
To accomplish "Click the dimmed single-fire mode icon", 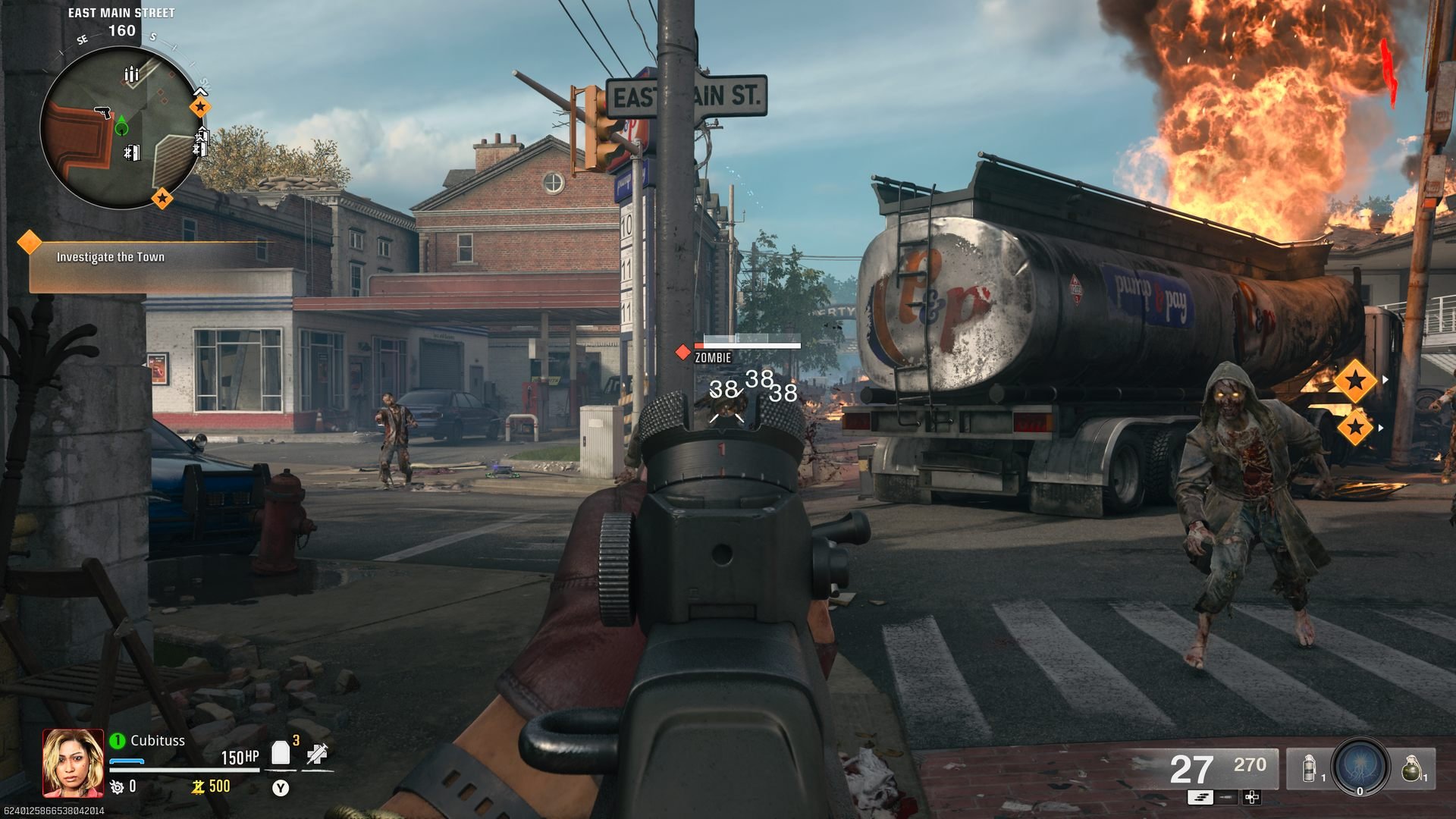I will [x=1226, y=797].
